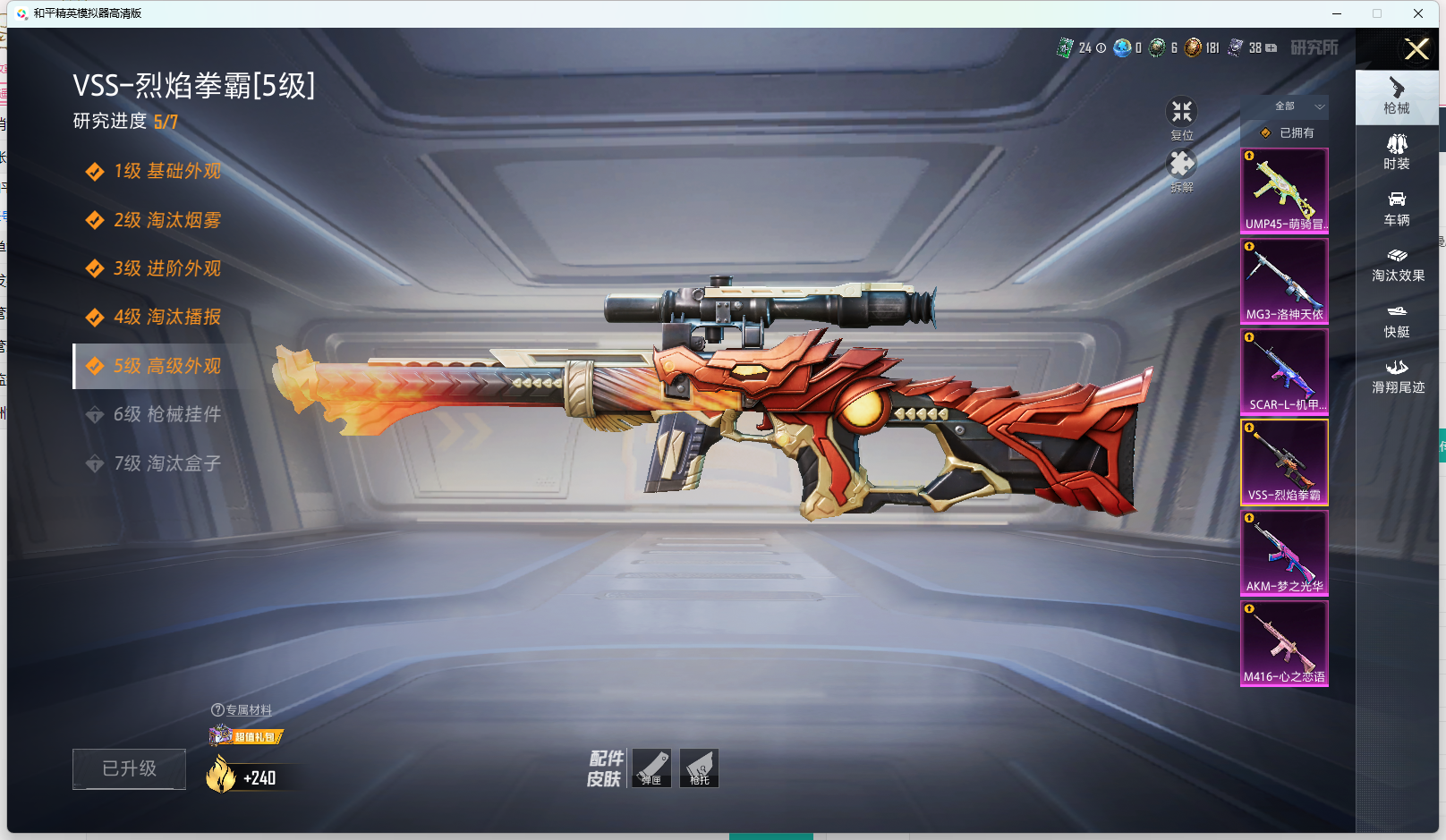Switch to the 枪械 firearms tab

(1396, 97)
